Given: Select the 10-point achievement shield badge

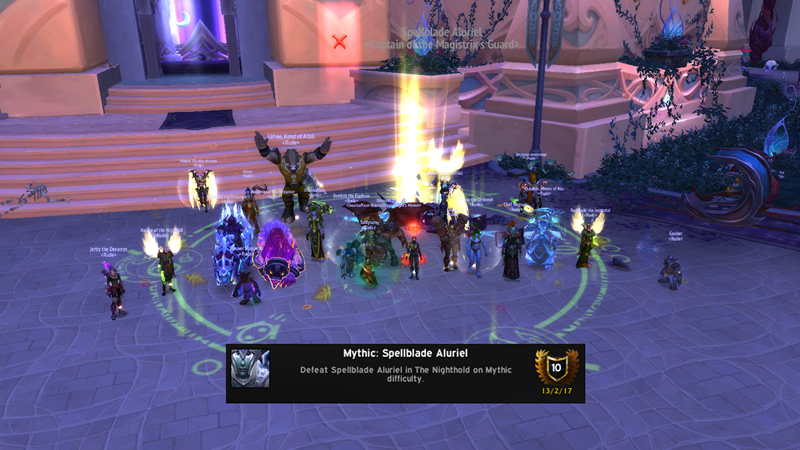Looking at the screenshot, I should [x=557, y=366].
